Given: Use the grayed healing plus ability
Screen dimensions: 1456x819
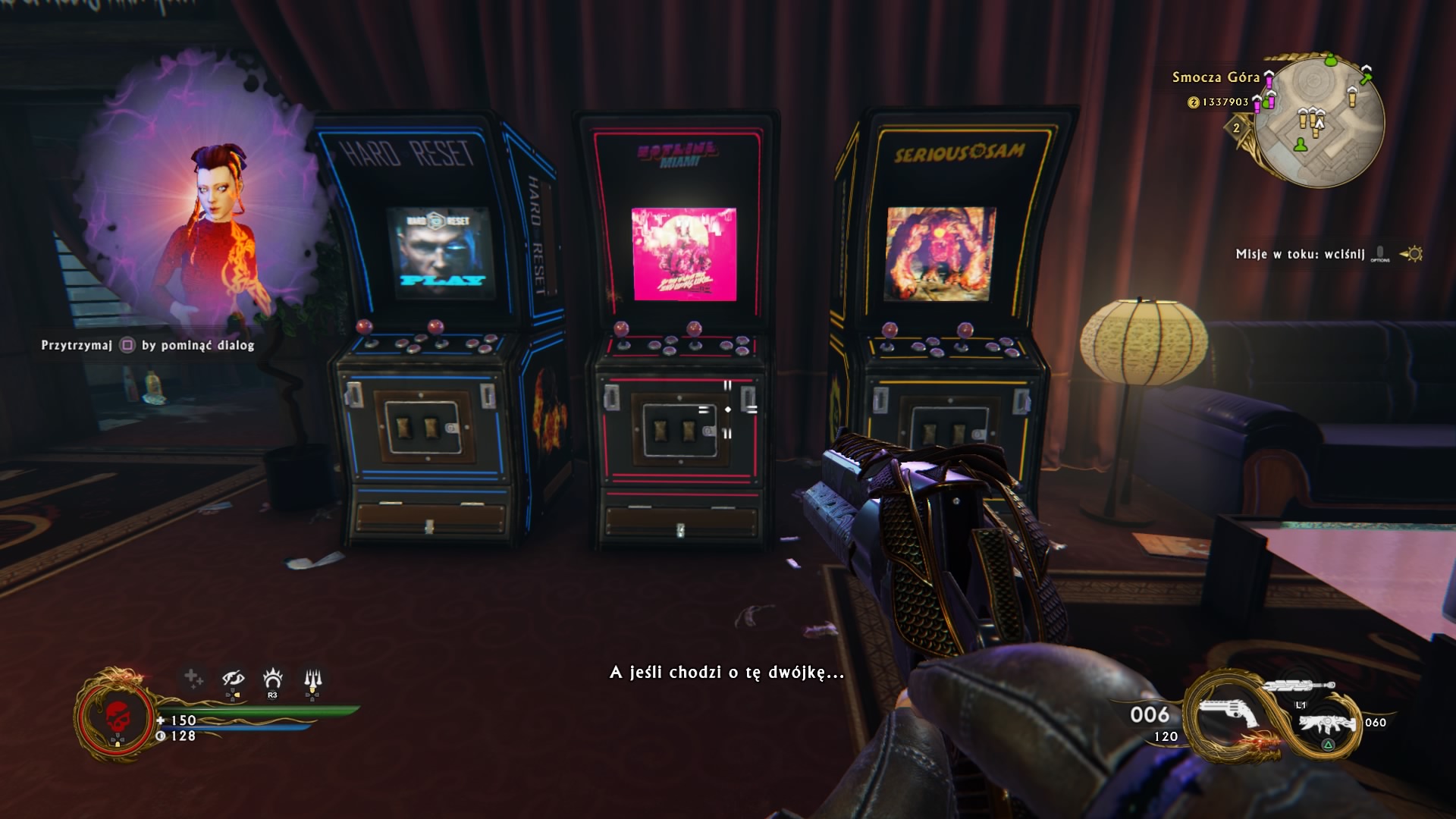Looking at the screenshot, I should [193, 678].
